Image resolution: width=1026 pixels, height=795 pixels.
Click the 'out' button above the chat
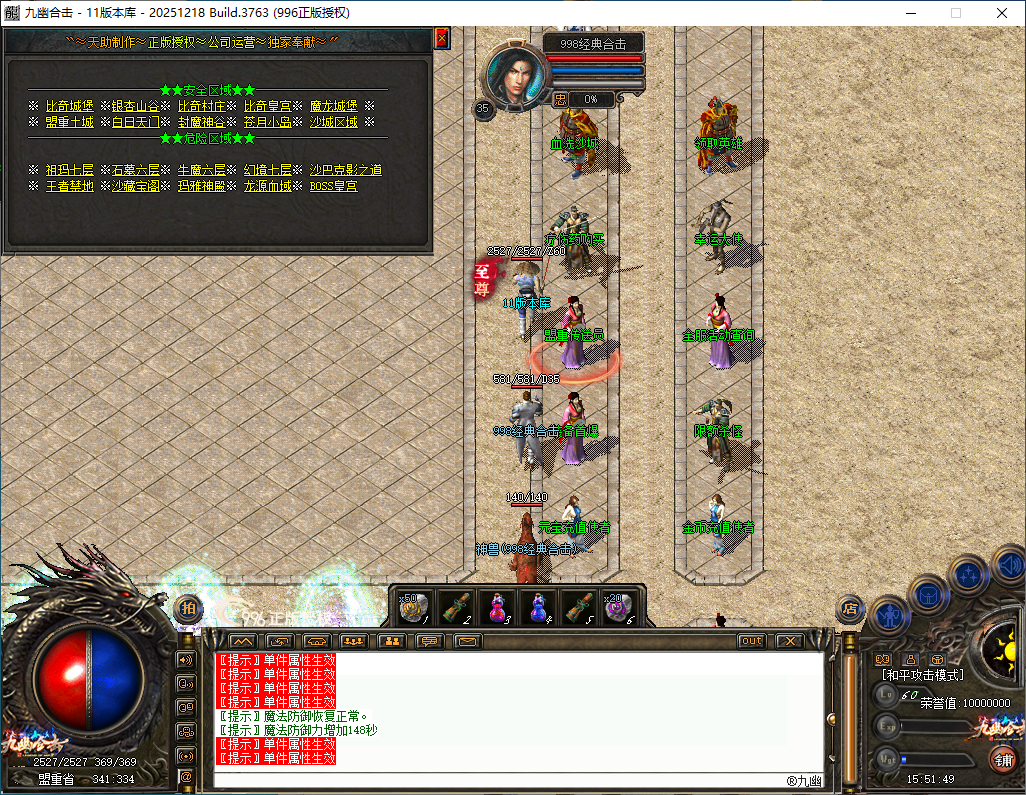tap(751, 641)
